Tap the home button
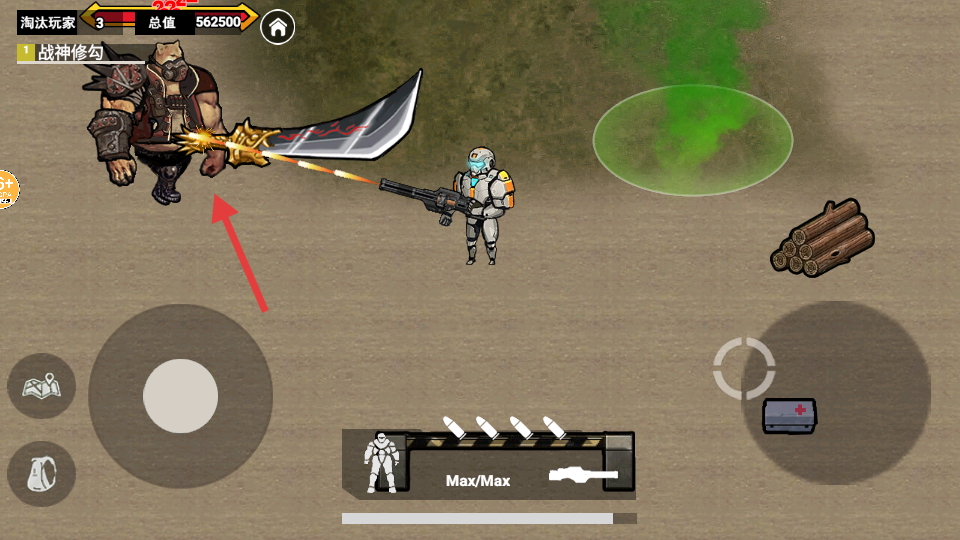Viewport: 960px width, 540px height. click(278, 26)
